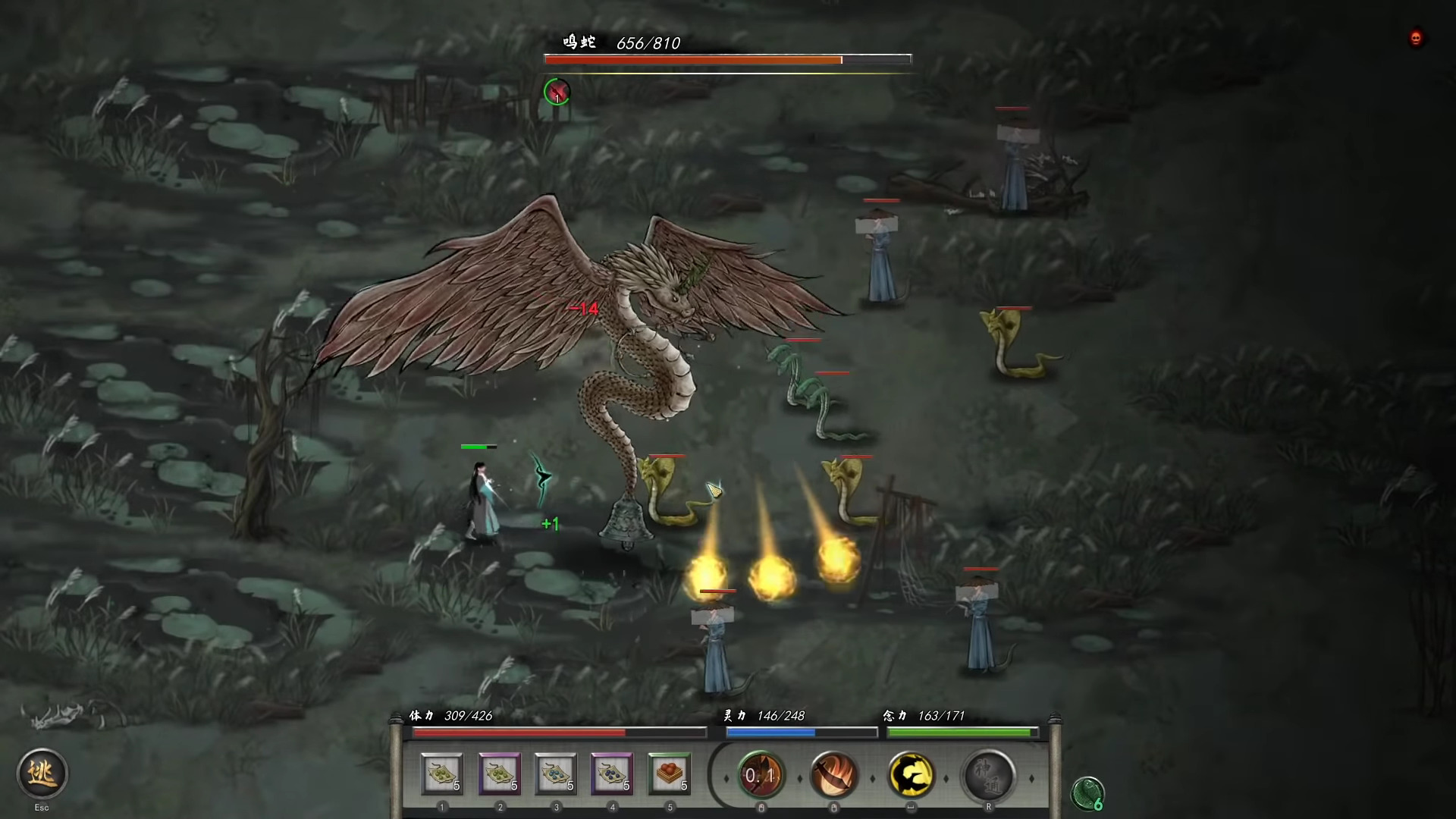Activate the red cooldown skill showing 0.1
This screenshot has height=819, width=1456.
point(761,775)
